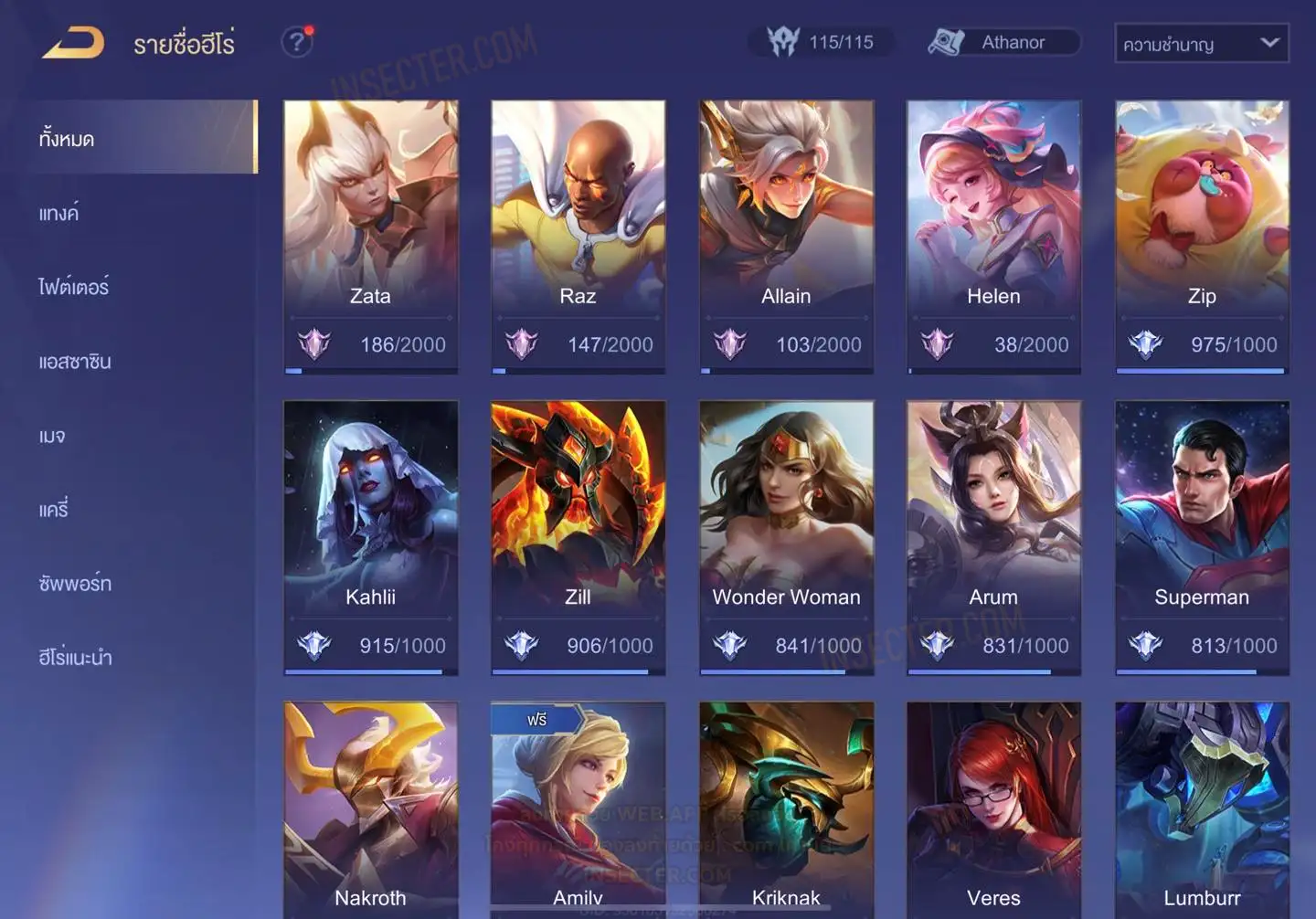This screenshot has width=1316, height=919.
Task: Open the question mark help icon
Action: (296, 42)
